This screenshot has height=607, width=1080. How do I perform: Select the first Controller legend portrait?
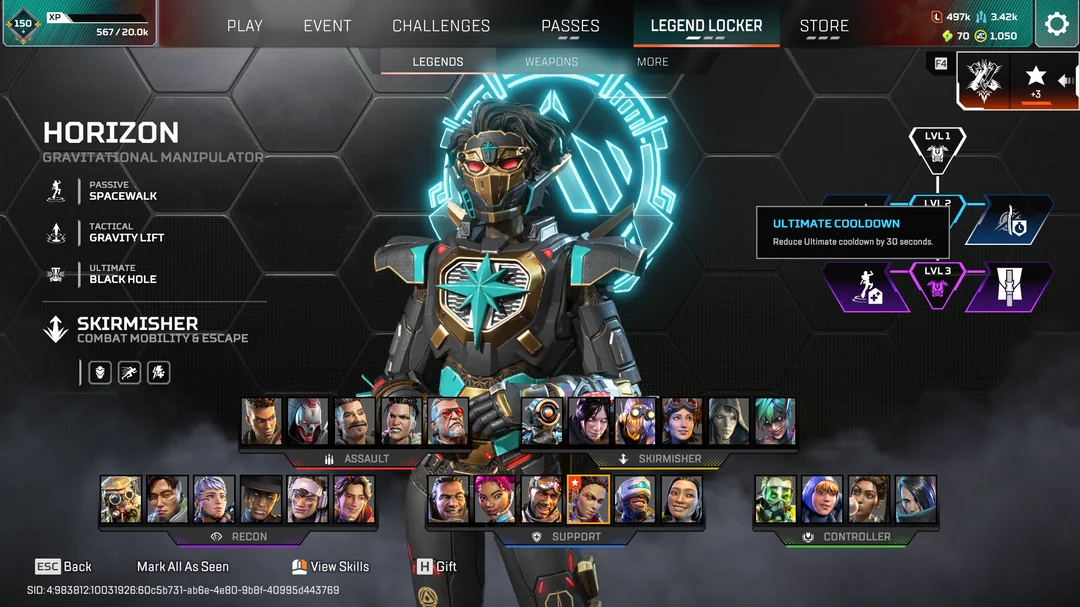(775, 499)
